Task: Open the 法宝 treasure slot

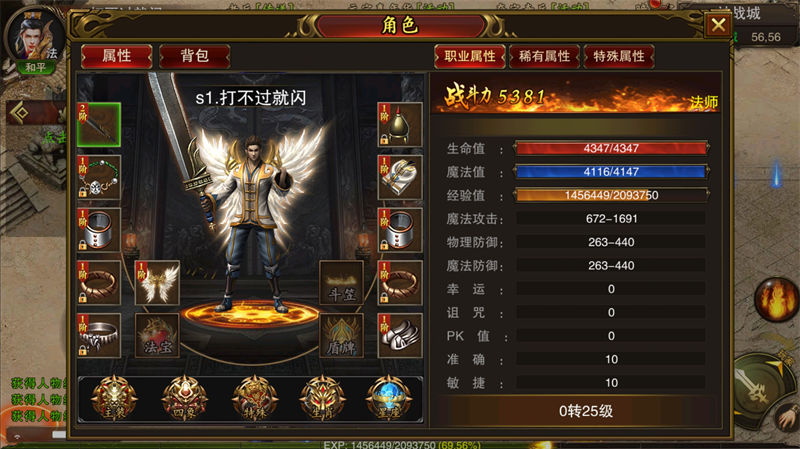Action: click(157, 336)
